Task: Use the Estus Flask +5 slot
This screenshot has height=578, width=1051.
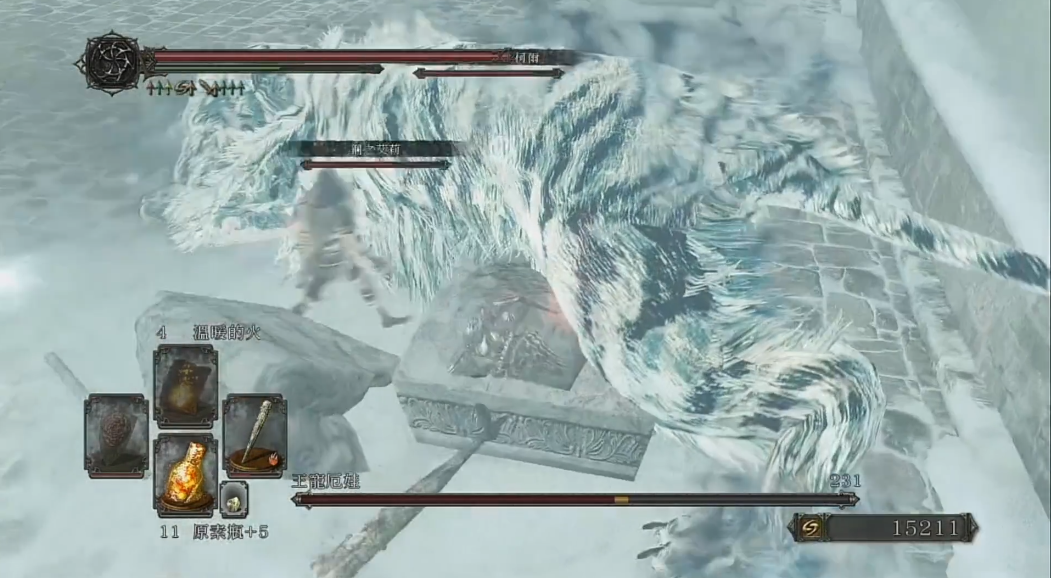Action: click(x=185, y=475)
